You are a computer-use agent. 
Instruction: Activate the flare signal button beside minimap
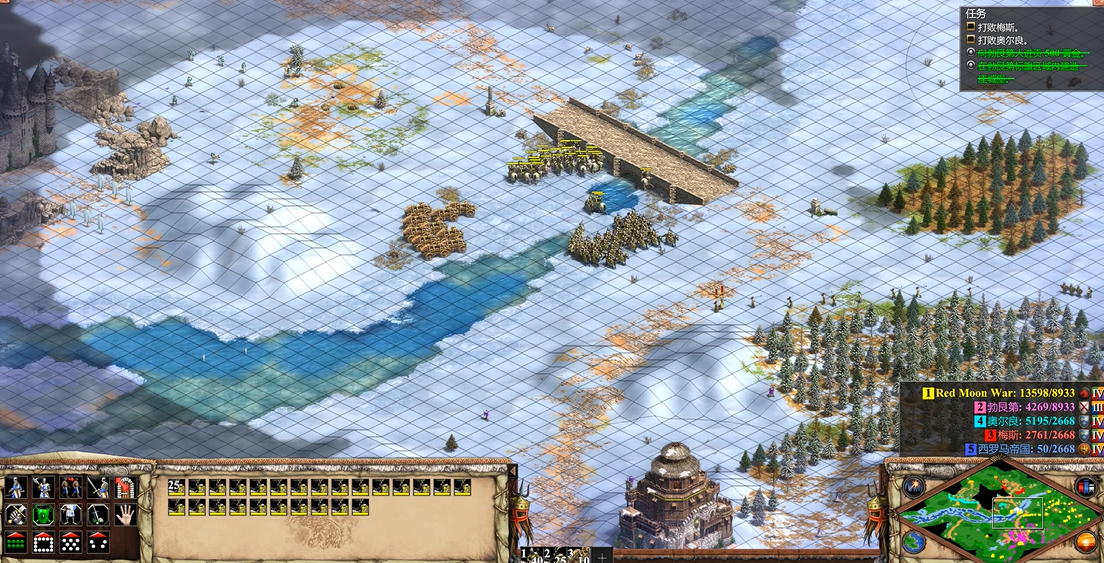[x=912, y=487]
